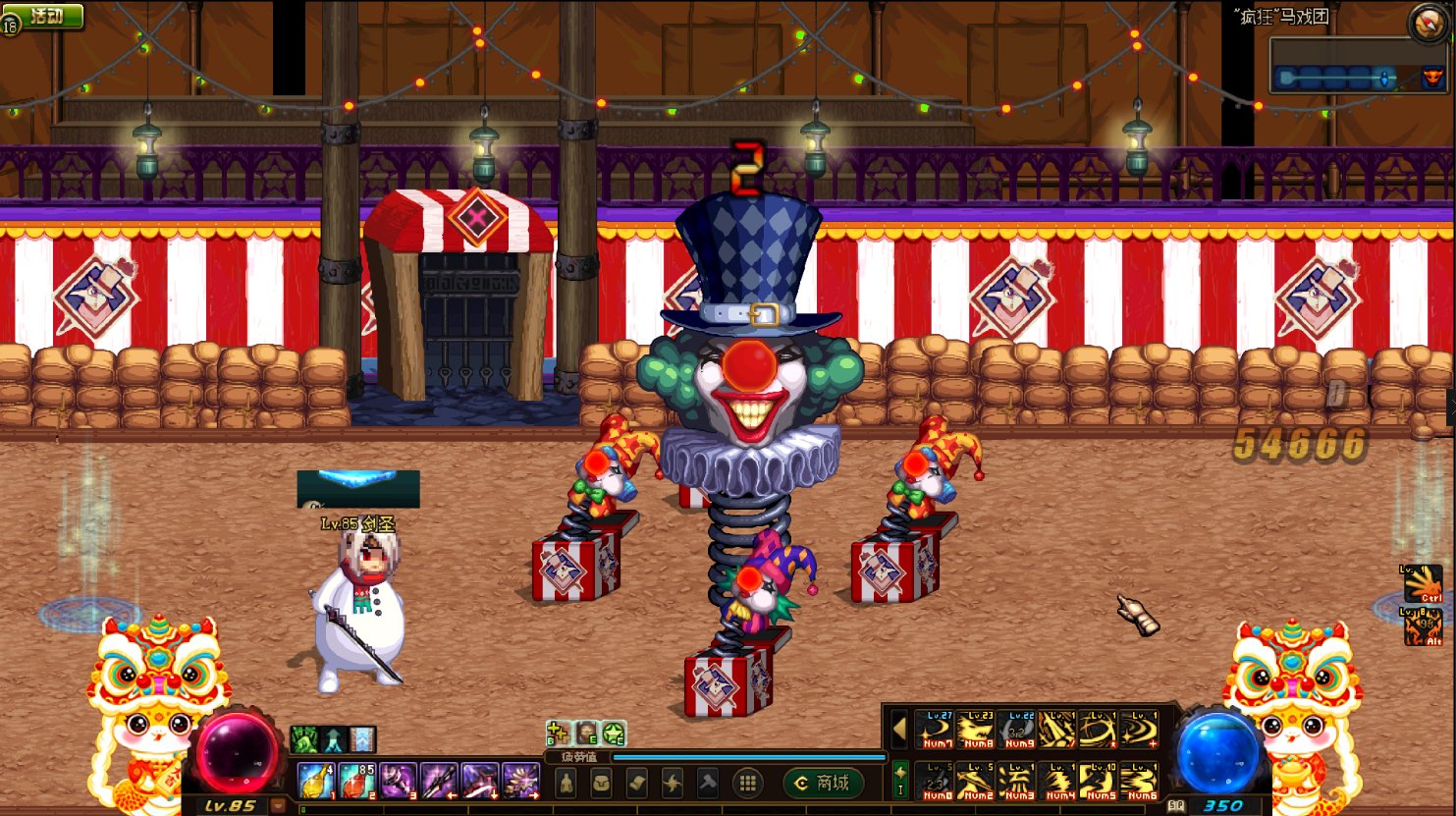This screenshot has width=1456, height=816.
Task: Open the round grid menu button
Action: pos(747,783)
